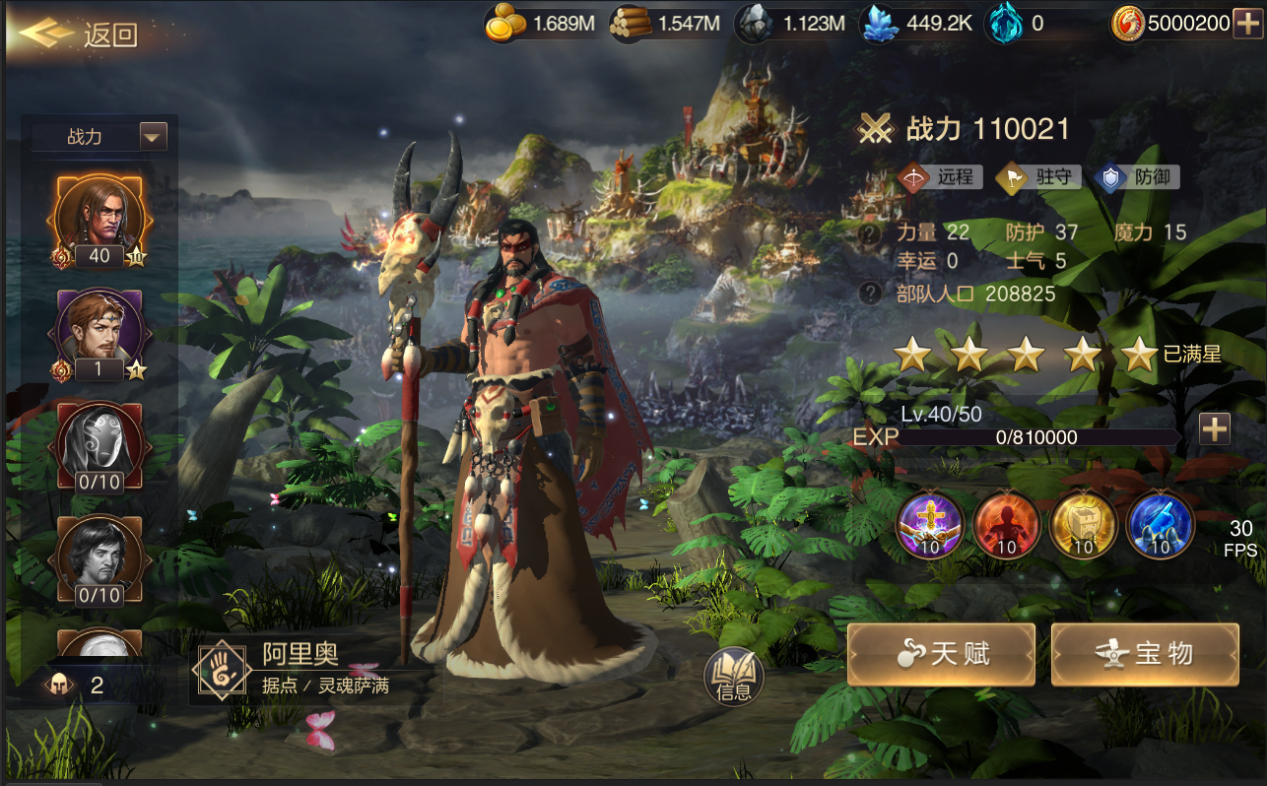Screen dimensions: 1267x786
Task: Choose the locked dark-haired hero portrait
Action: click(99, 558)
